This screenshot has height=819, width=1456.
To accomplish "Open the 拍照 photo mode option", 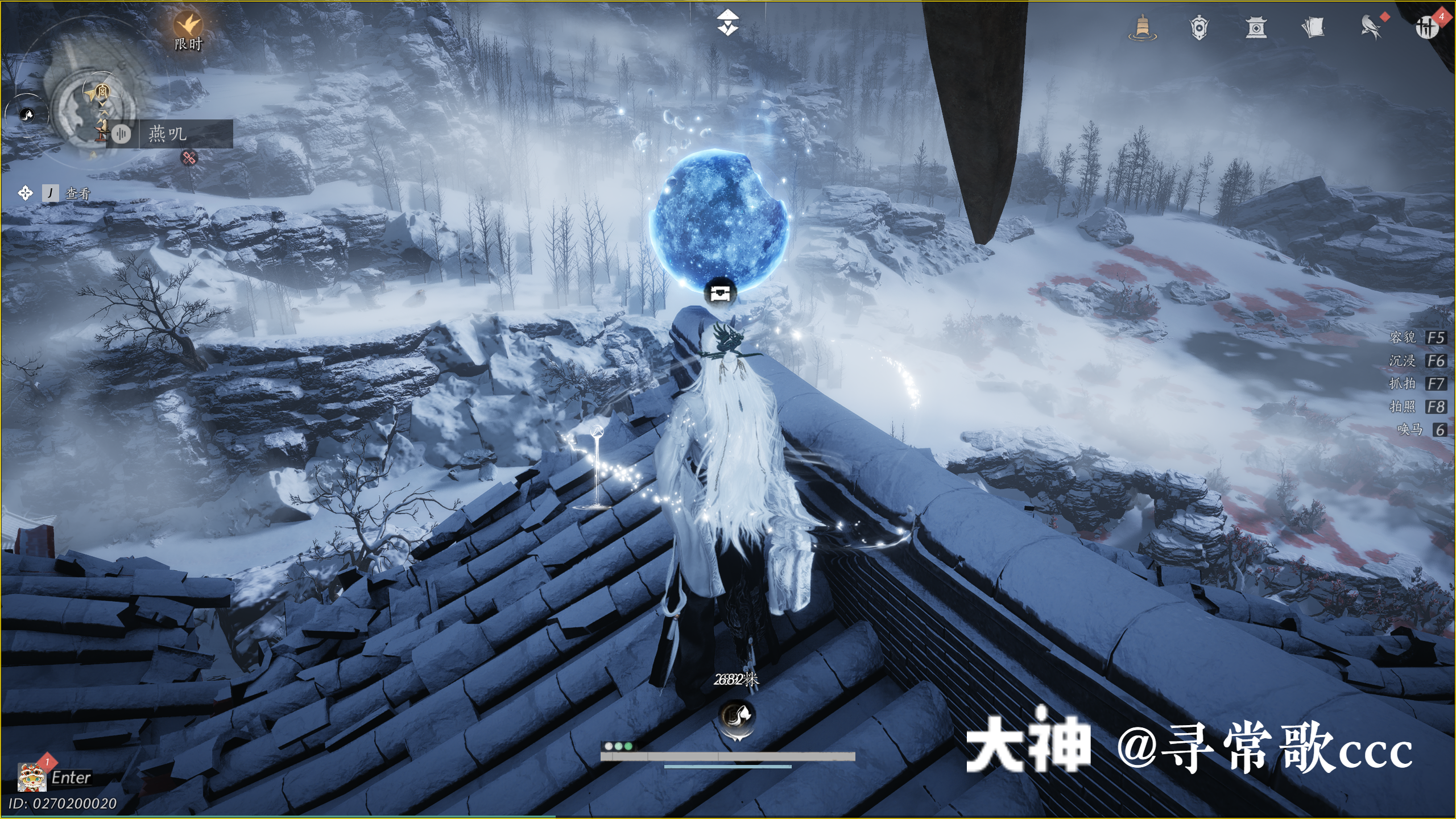I will 1417,407.
